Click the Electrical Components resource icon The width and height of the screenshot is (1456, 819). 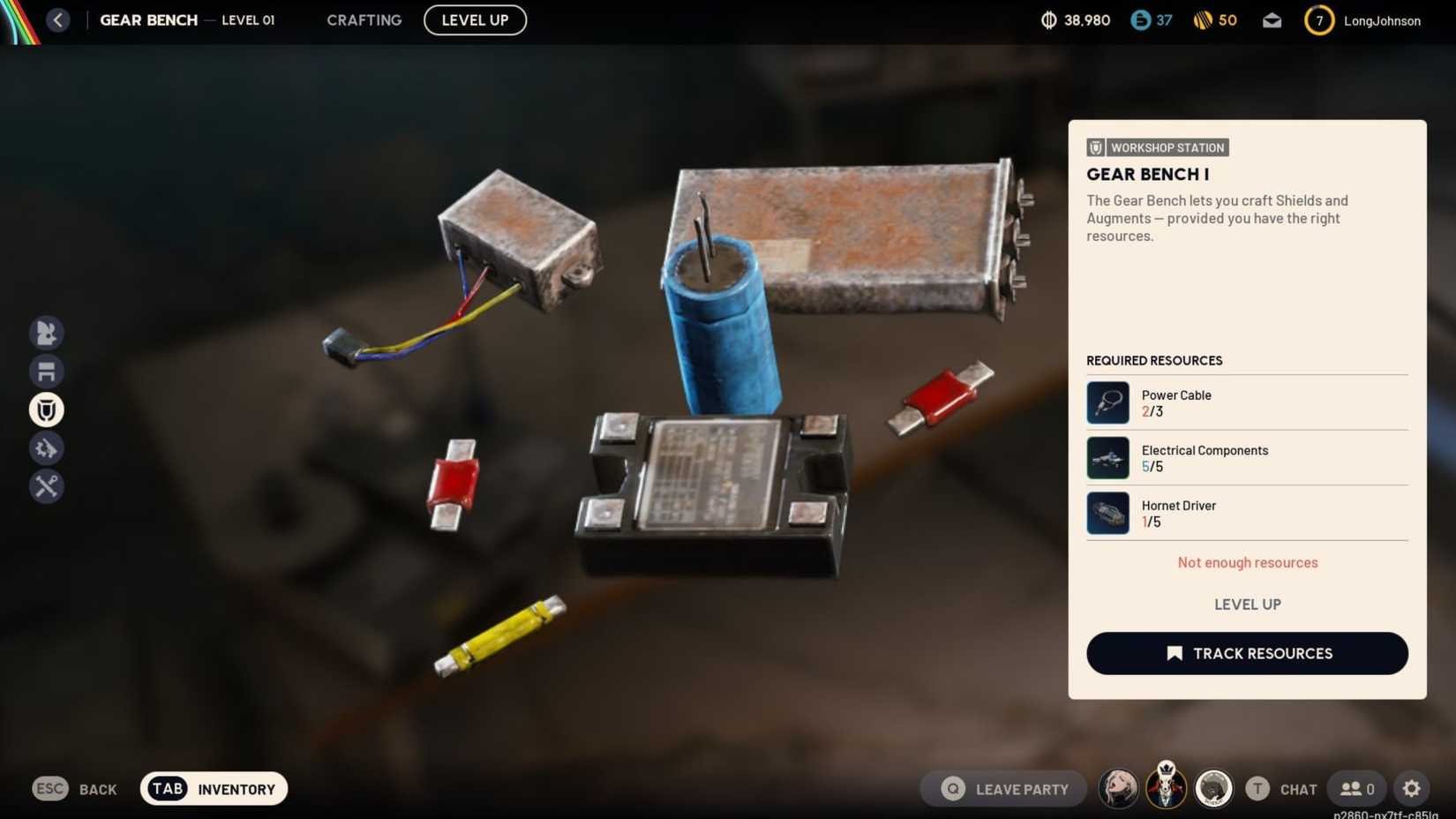(1107, 457)
